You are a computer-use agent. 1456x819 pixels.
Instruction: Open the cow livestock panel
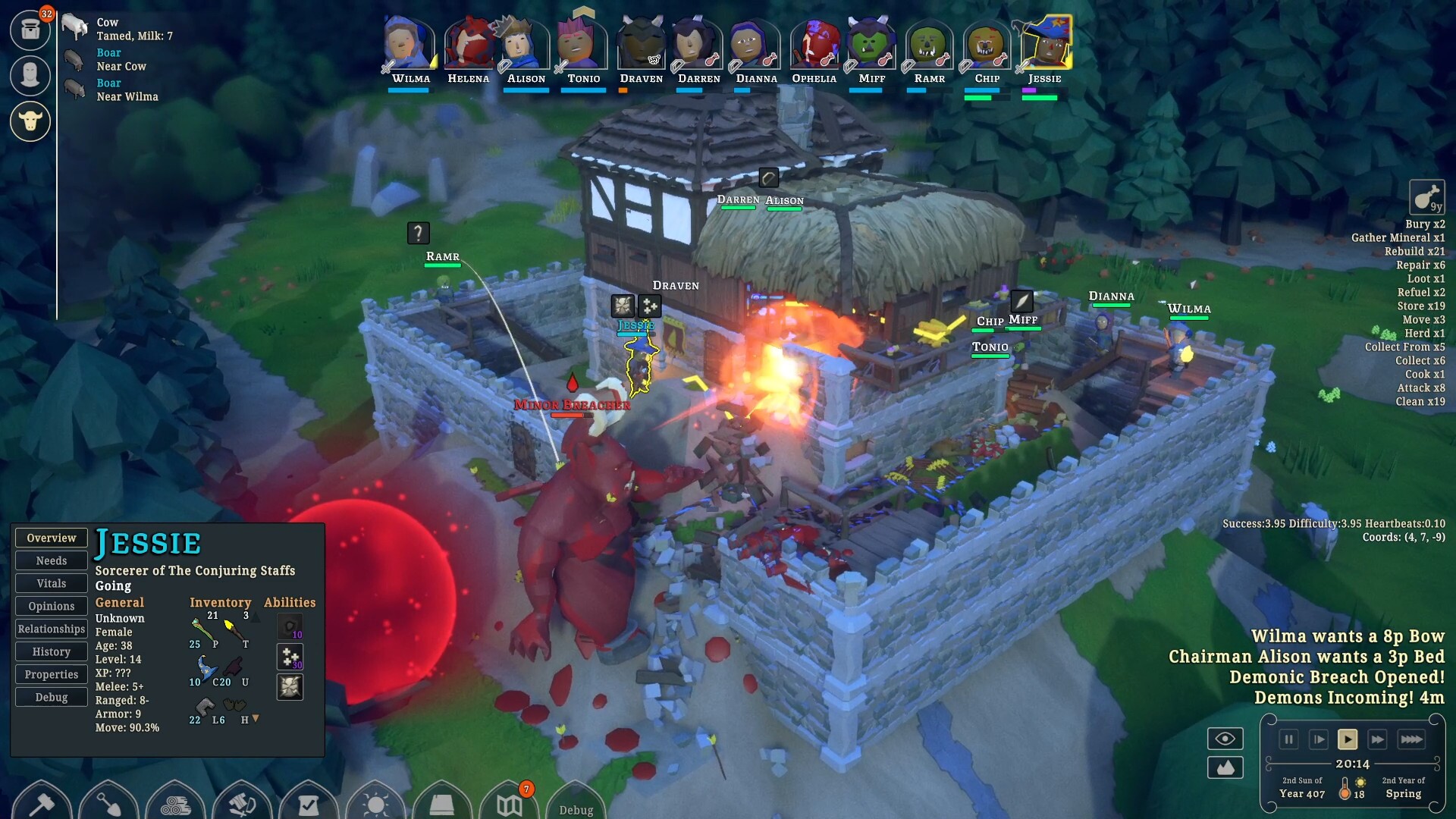pyautogui.click(x=30, y=121)
